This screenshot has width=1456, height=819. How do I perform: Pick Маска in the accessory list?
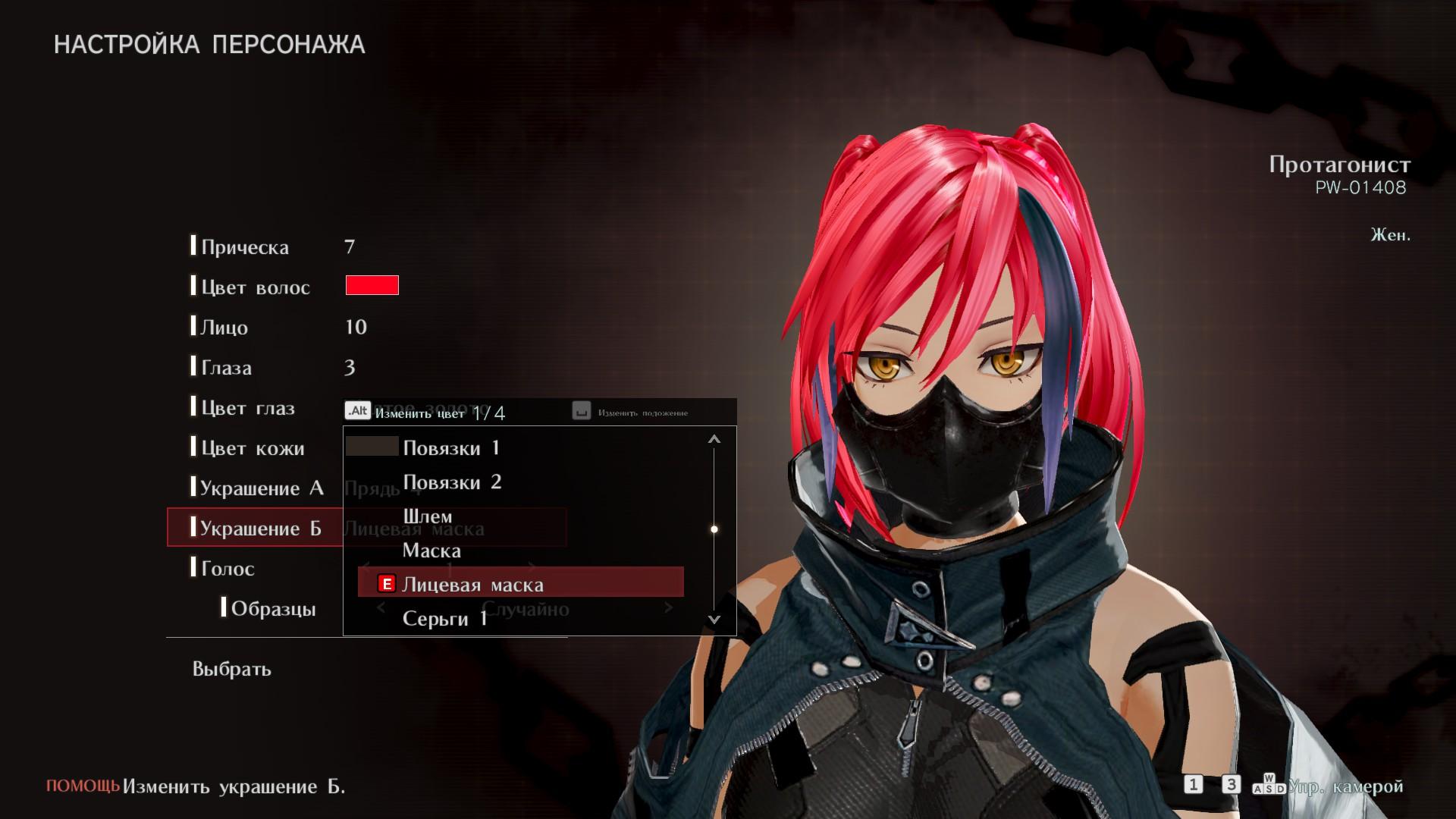click(x=431, y=551)
